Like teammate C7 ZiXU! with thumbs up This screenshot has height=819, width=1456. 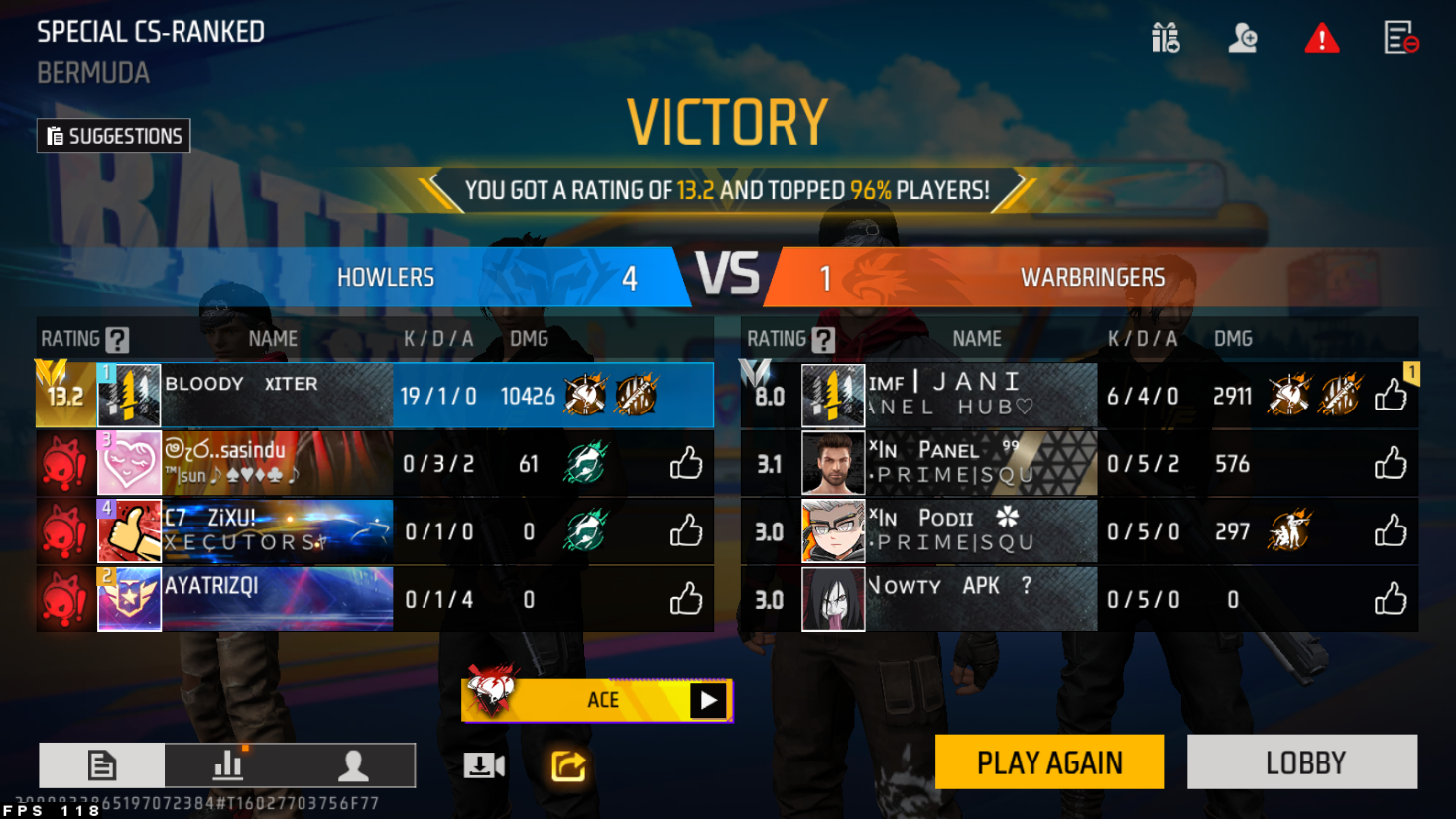(685, 531)
